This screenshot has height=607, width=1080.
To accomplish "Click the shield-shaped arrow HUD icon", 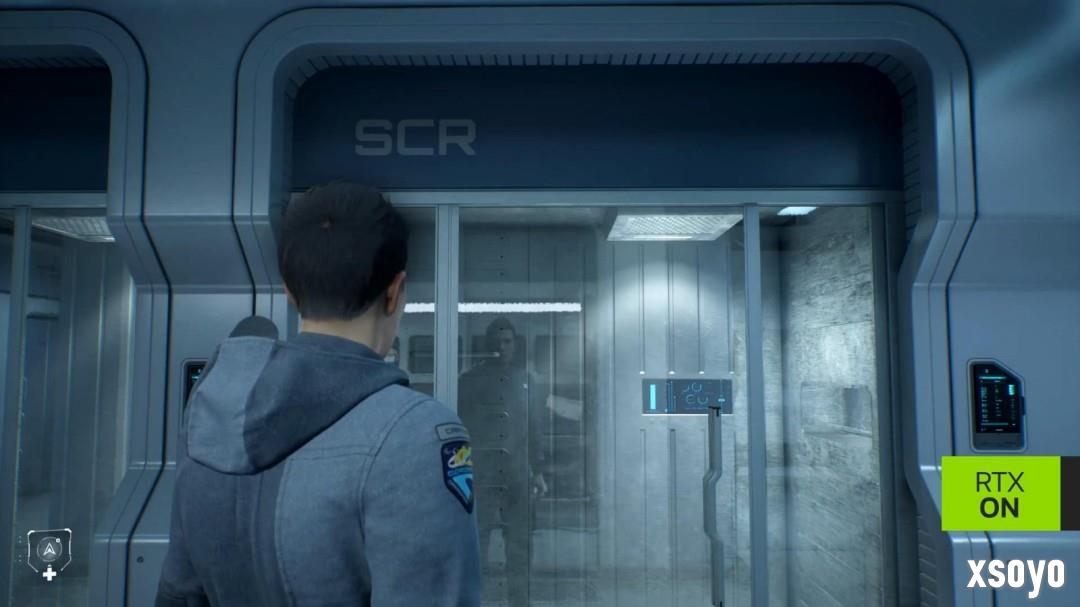I will click(x=48, y=548).
